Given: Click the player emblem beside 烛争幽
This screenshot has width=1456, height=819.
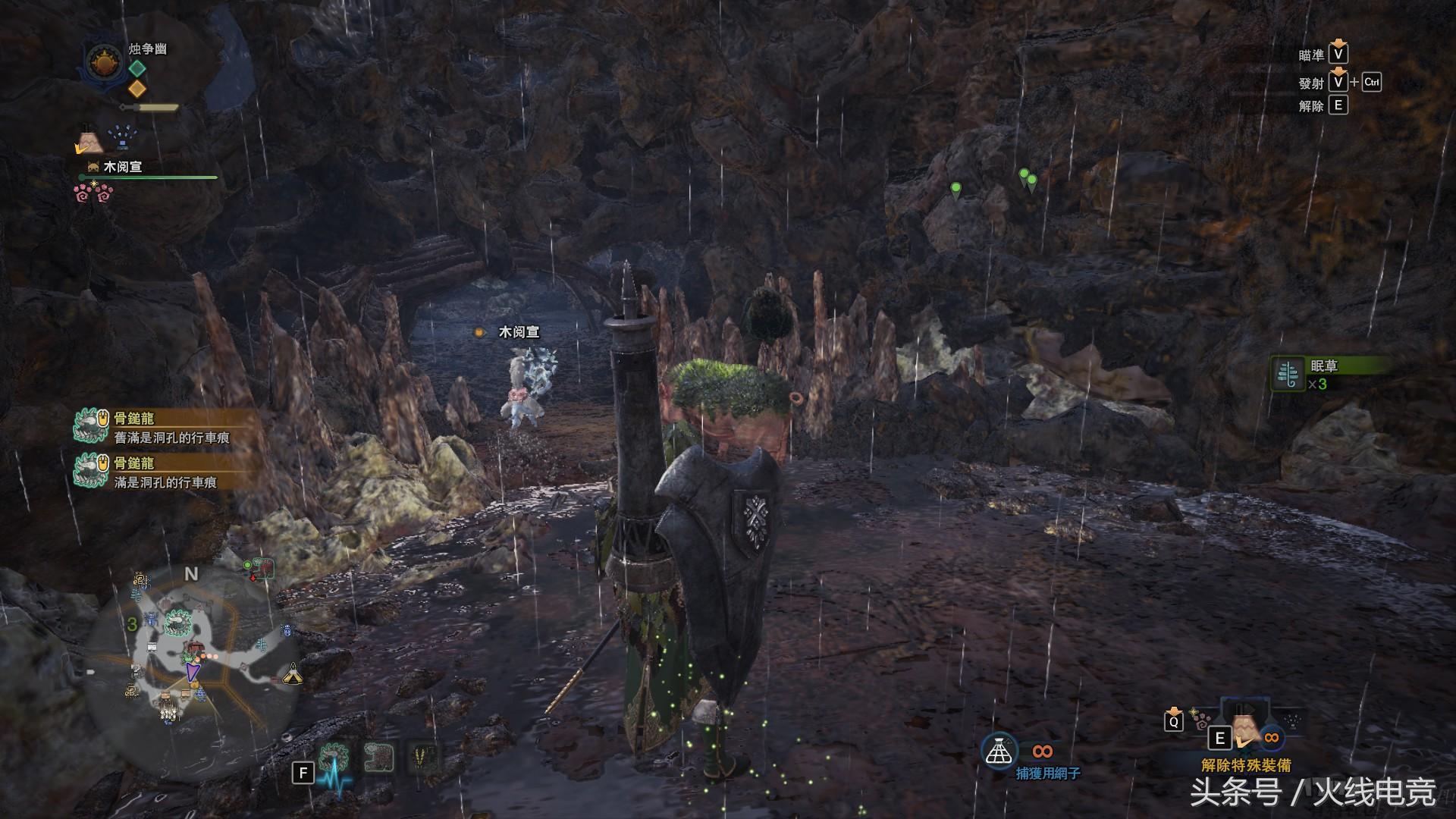Looking at the screenshot, I should [x=105, y=61].
